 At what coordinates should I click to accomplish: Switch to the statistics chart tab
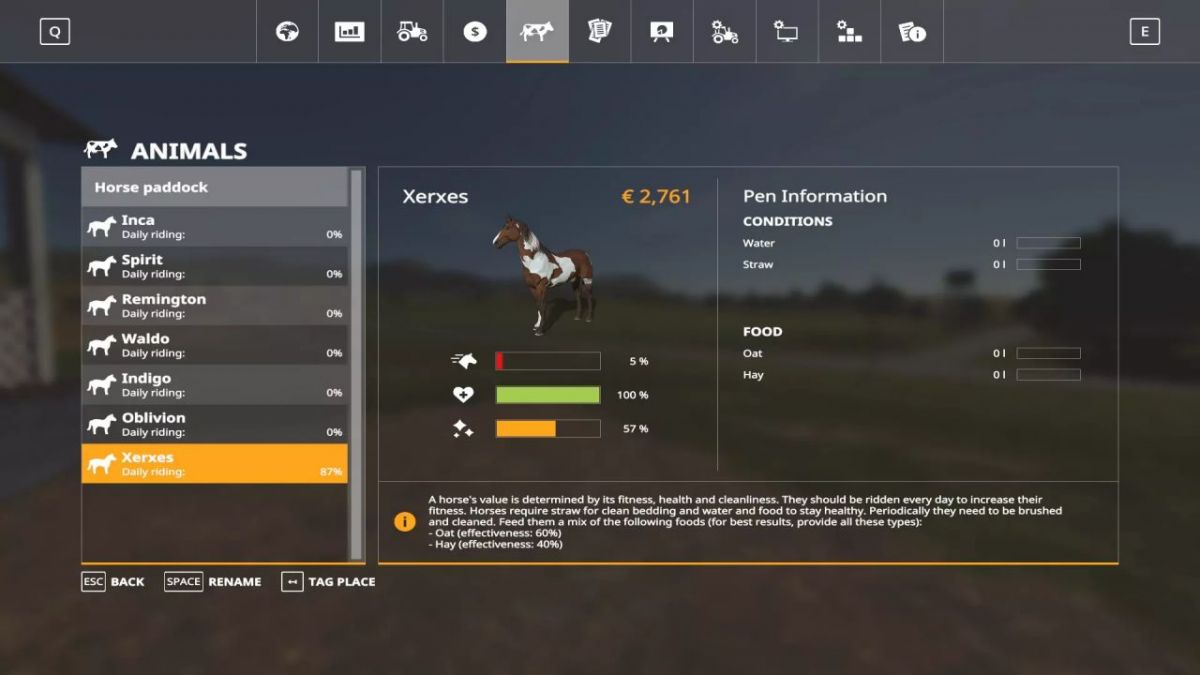tap(350, 31)
